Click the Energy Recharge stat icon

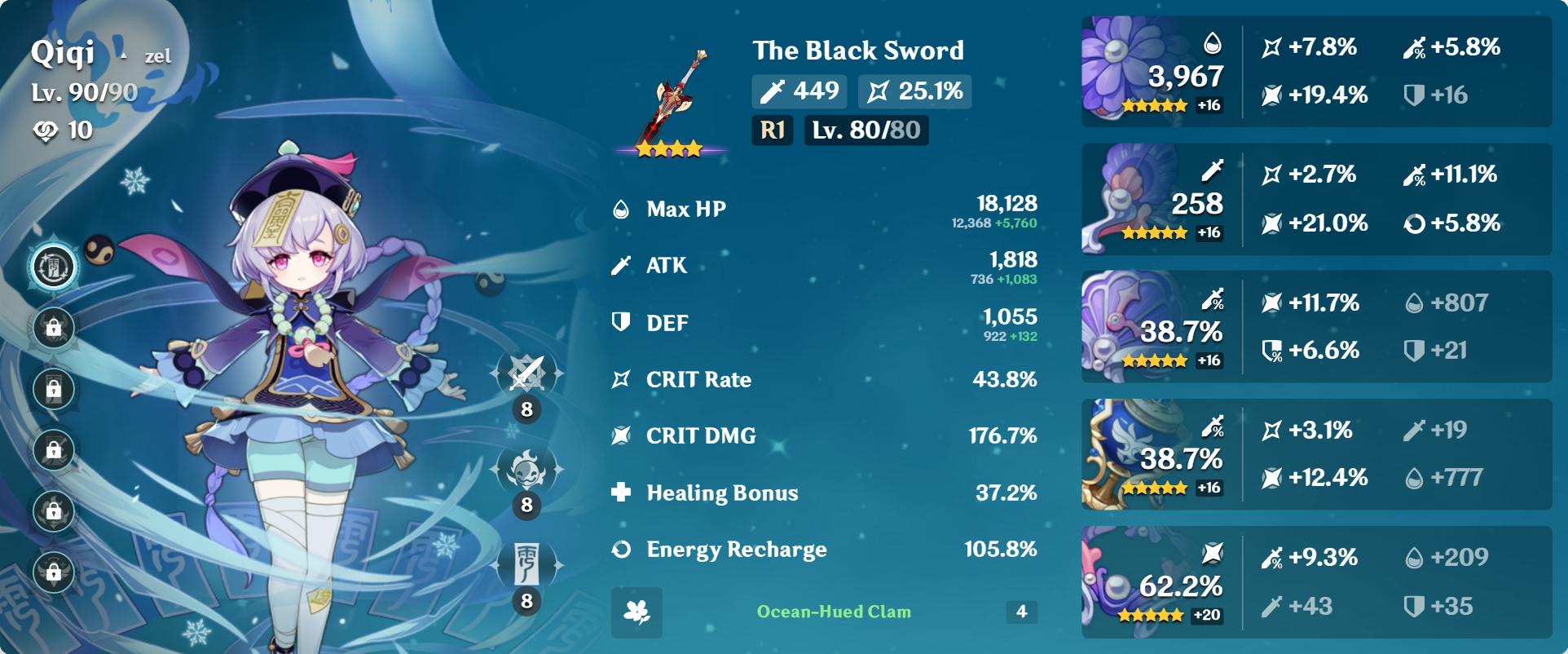click(621, 550)
